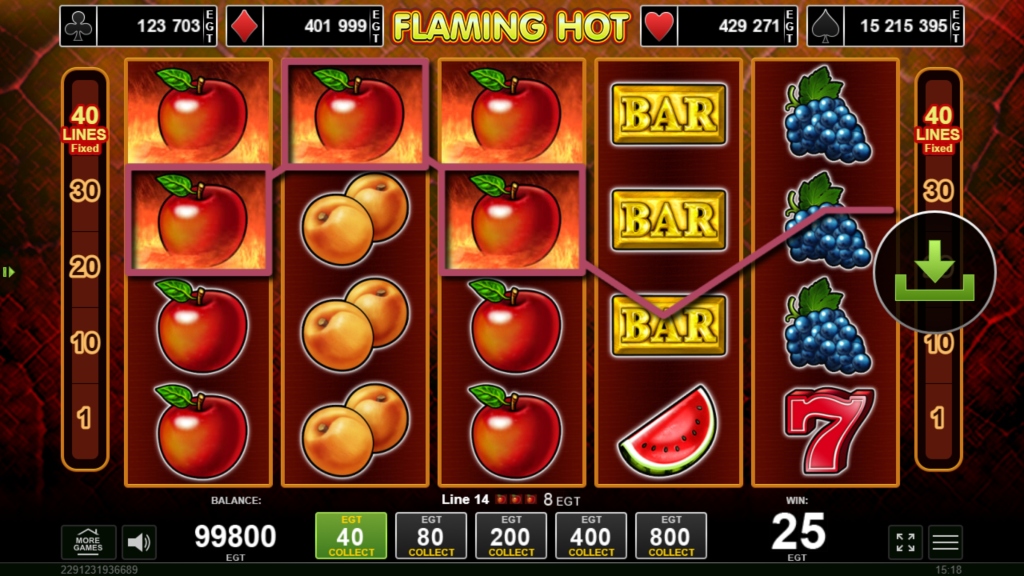Click the 400 EGT collect button
The width and height of the screenshot is (1024, 576).
click(591, 535)
